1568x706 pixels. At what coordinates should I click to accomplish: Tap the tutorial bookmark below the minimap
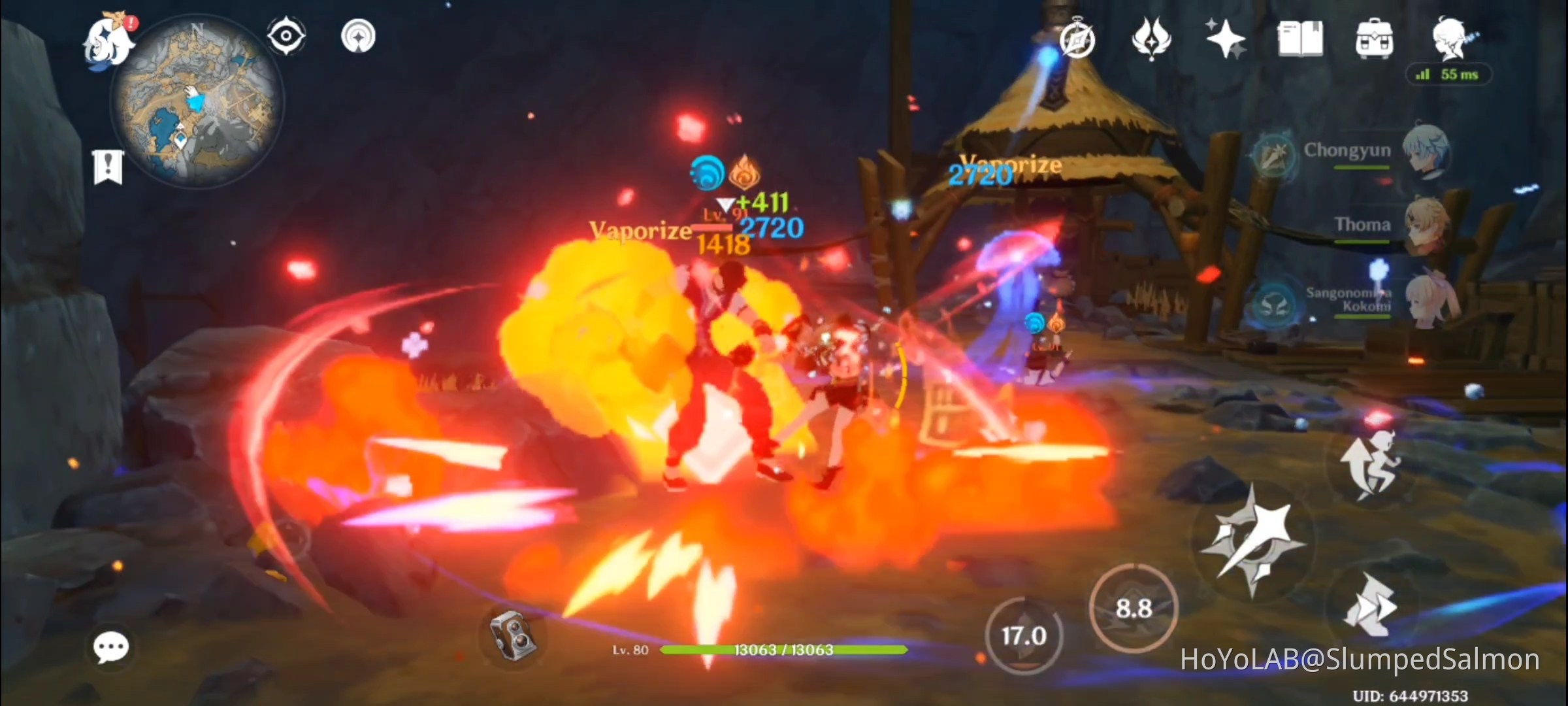[x=106, y=166]
